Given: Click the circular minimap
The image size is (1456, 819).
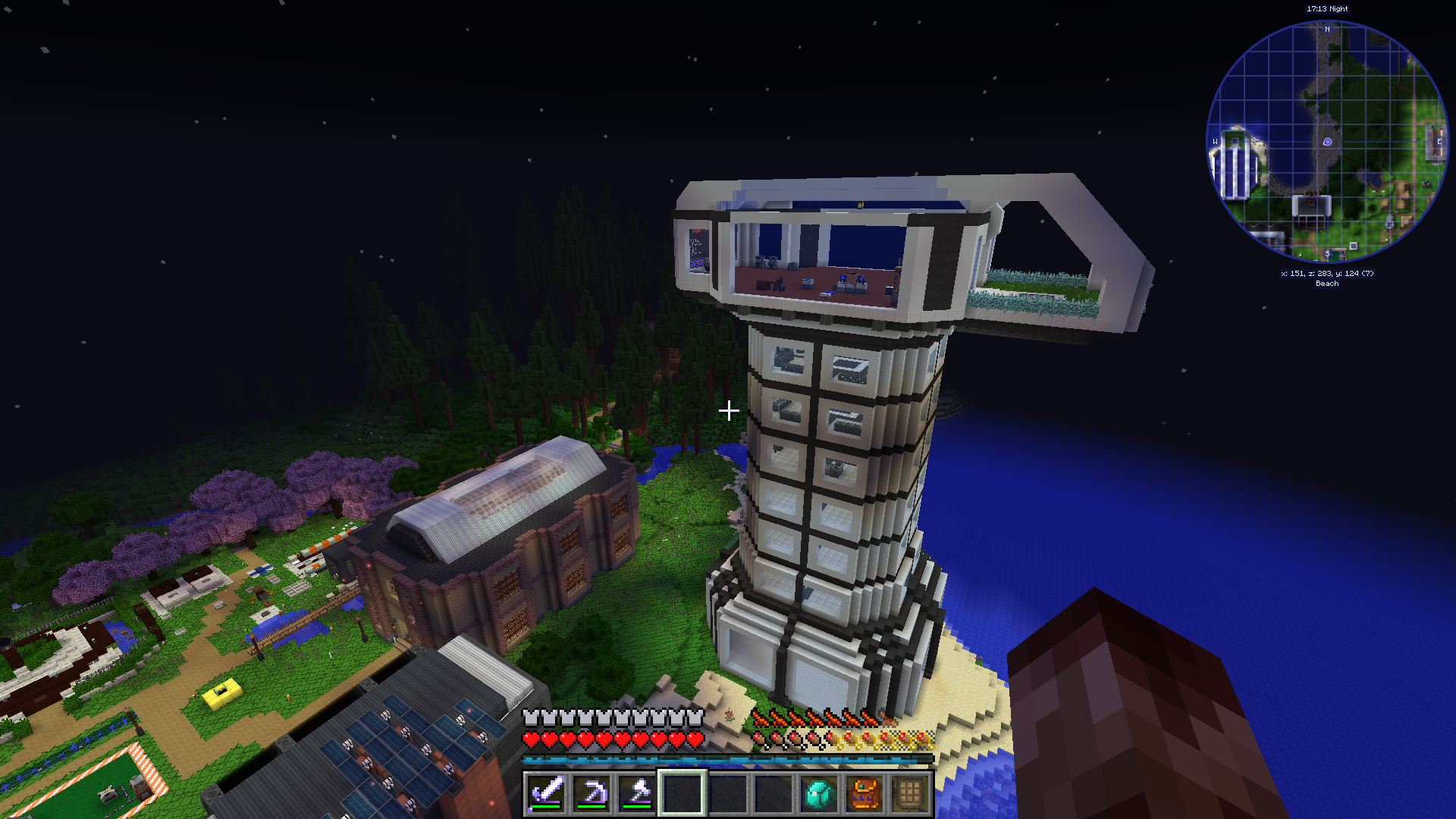Looking at the screenshot, I should point(1326,142).
